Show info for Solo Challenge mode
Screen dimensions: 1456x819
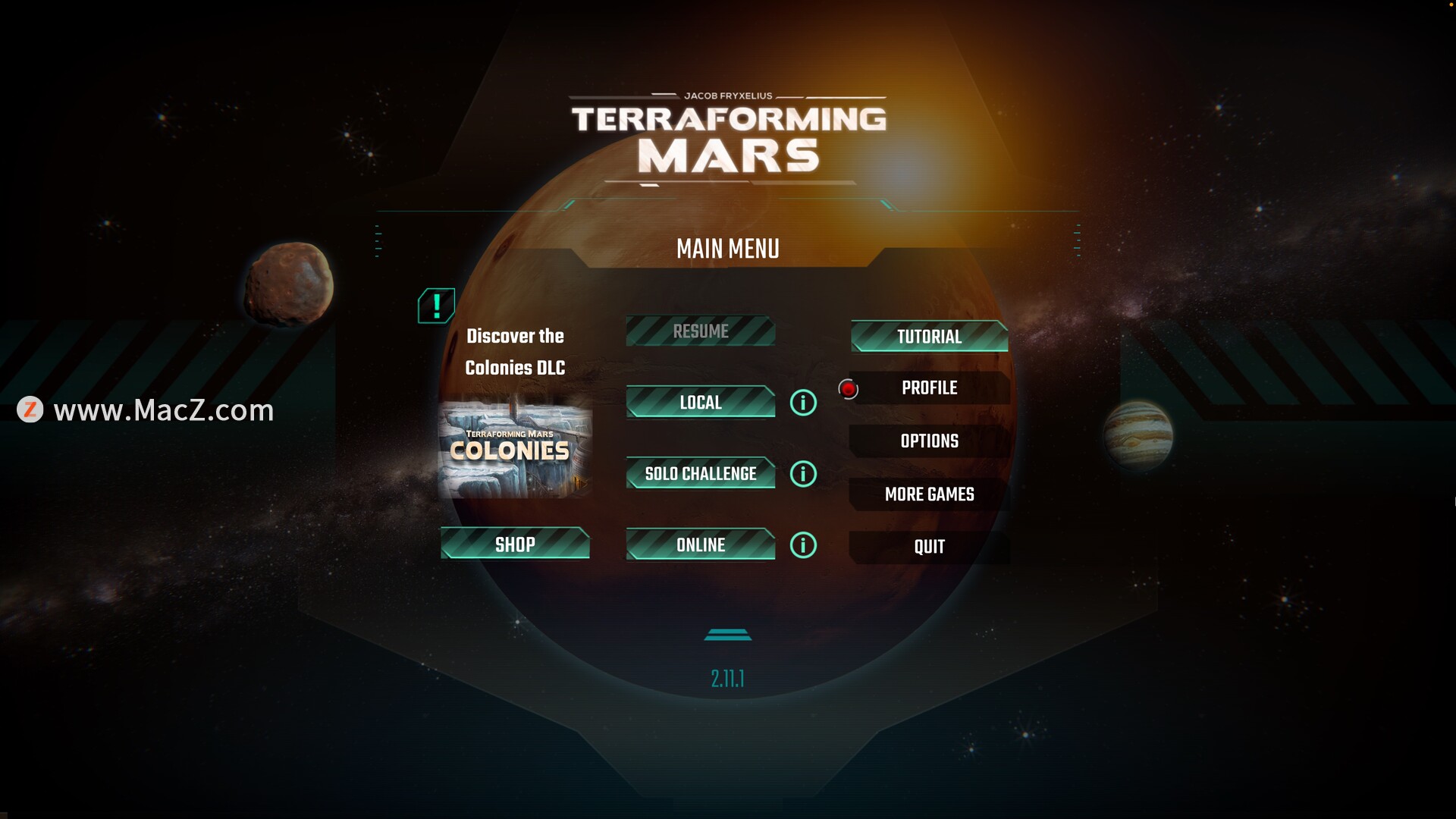803,474
